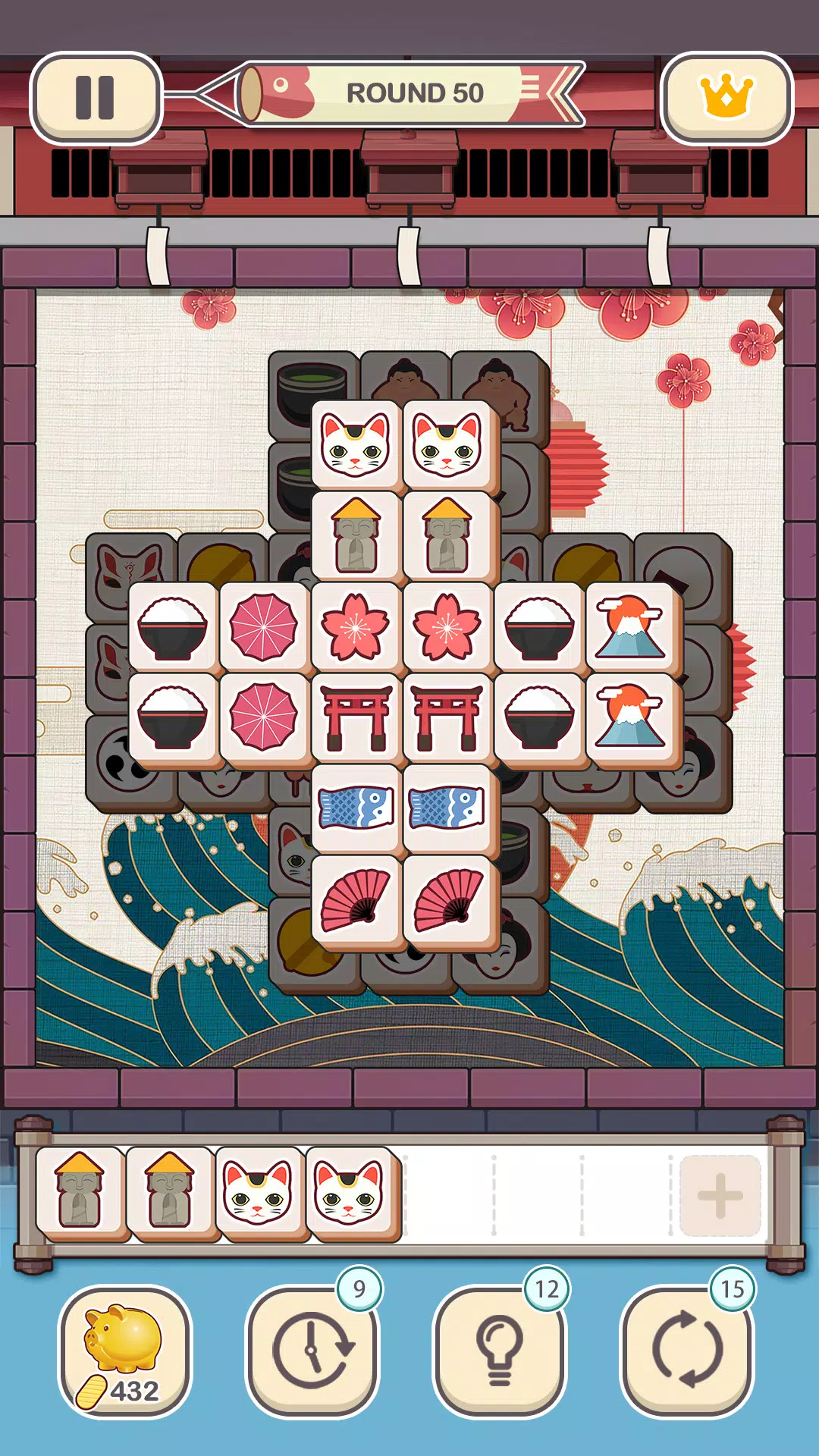Activate the lightbulb hint power-up
This screenshot has width=819, height=1456.
[x=499, y=1351]
